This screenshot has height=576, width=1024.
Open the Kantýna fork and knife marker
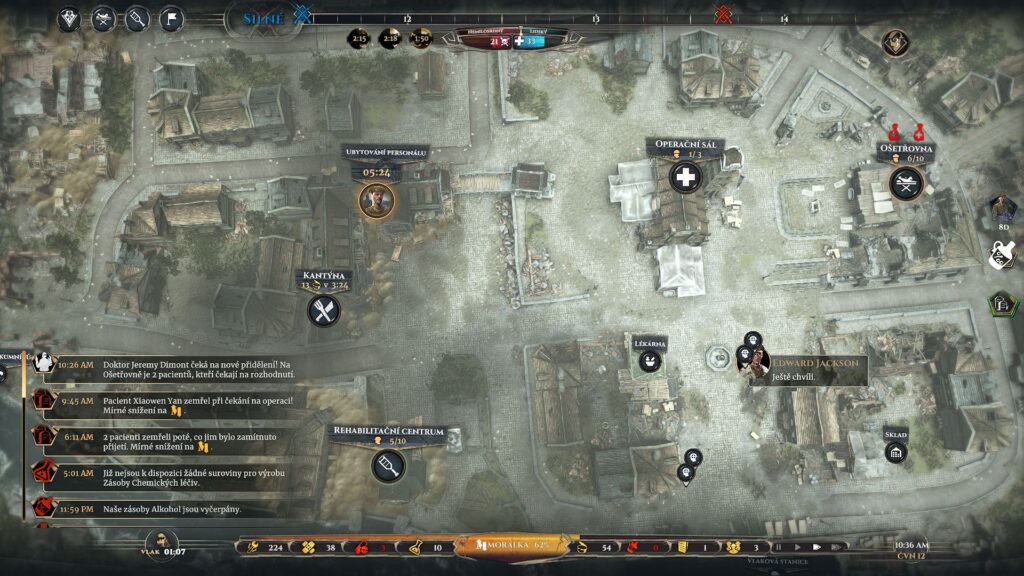tap(324, 310)
